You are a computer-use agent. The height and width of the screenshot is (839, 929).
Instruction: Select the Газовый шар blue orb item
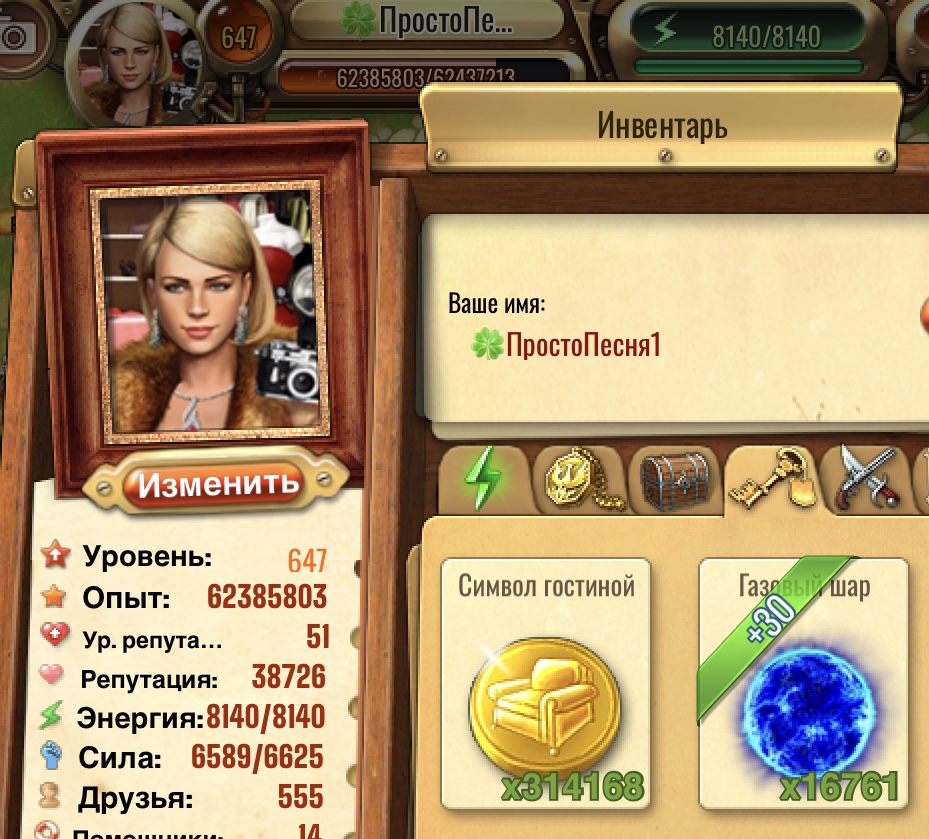pyautogui.click(x=803, y=683)
